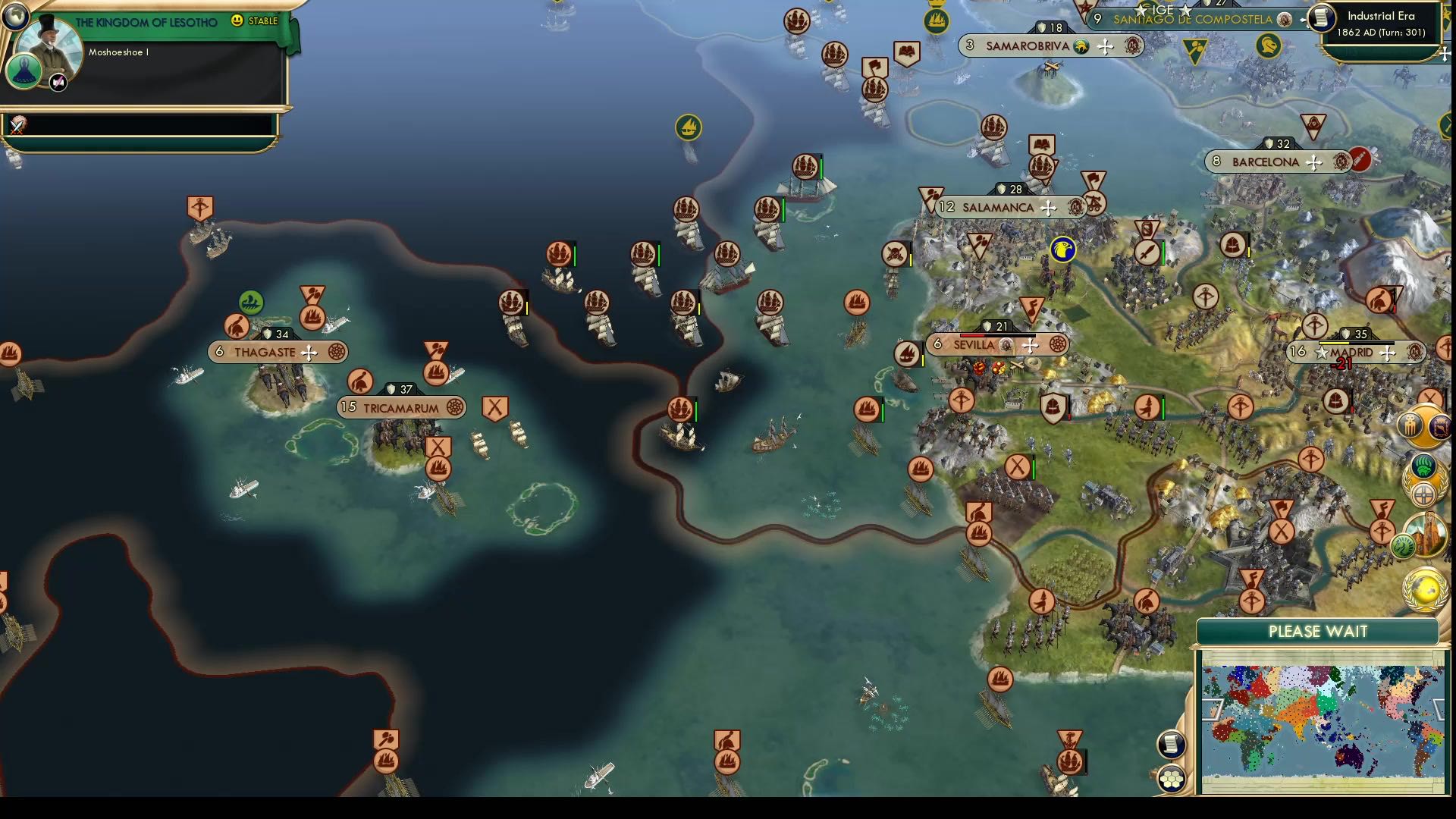1456x819 pixels.
Task: Toggle strategic view with the hex grid icon
Action: pos(1172,780)
